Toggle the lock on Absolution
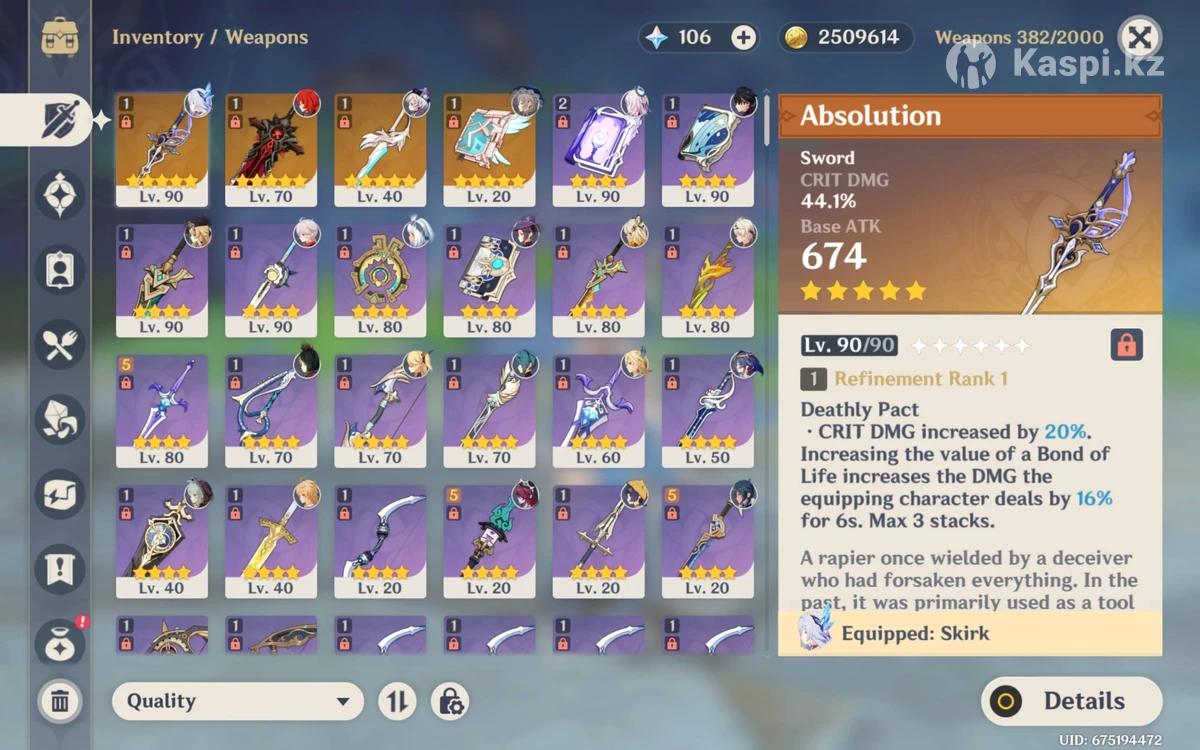The height and width of the screenshot is (750, 1200). click(1126, 346)
